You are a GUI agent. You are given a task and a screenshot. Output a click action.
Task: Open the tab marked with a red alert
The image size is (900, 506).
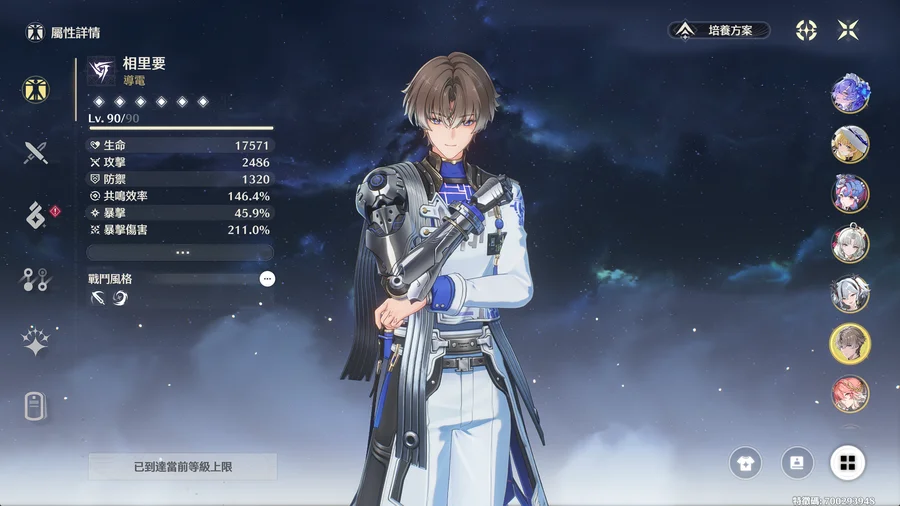coord(37,215)
